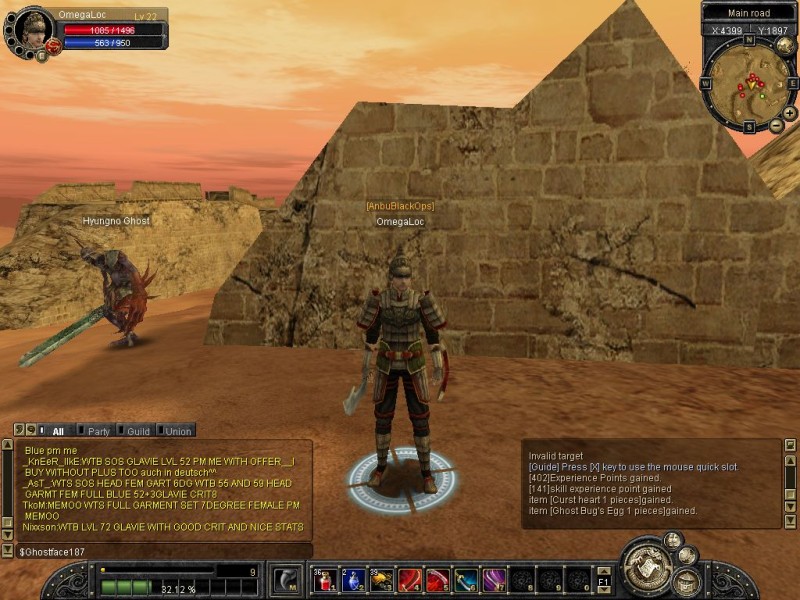This screenshot has width=800, height=600.
Task: Use the red health potion in hotbar
Action: click(323, 579)
